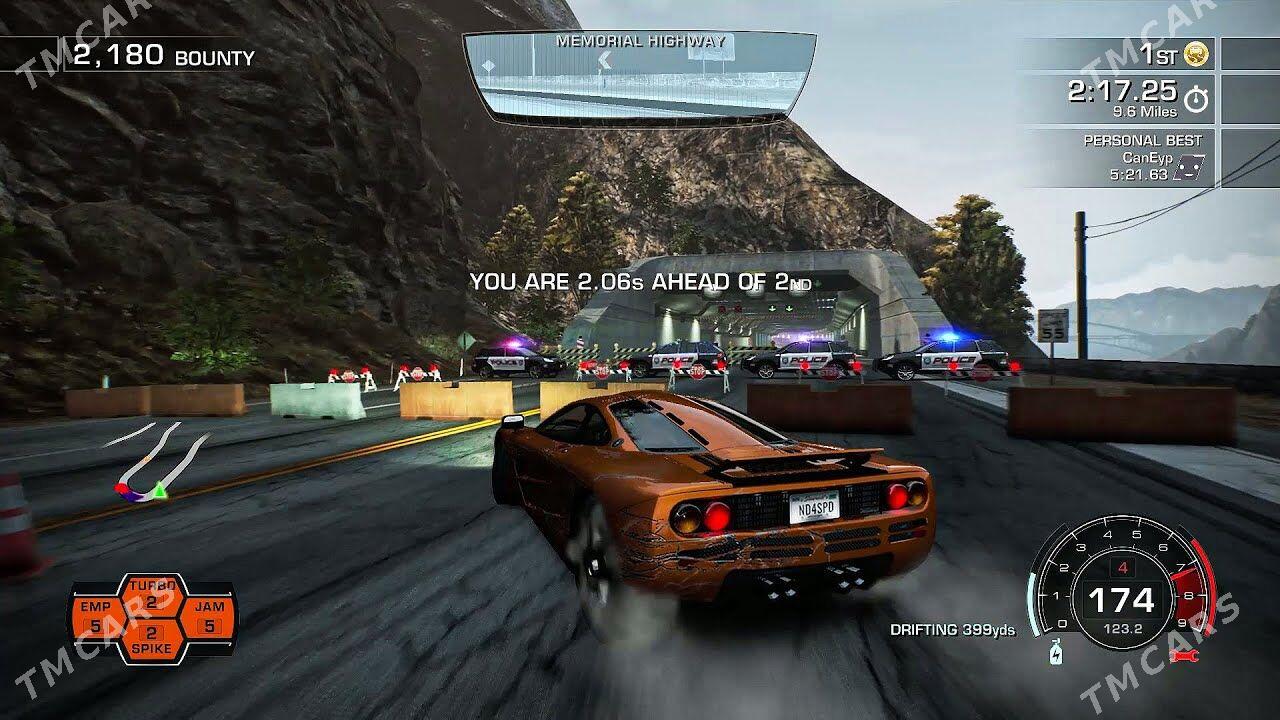Screen dimensions: 1280x720
Task: Deploy the SPIKE strip icon
Action: [x=152, y=638]
